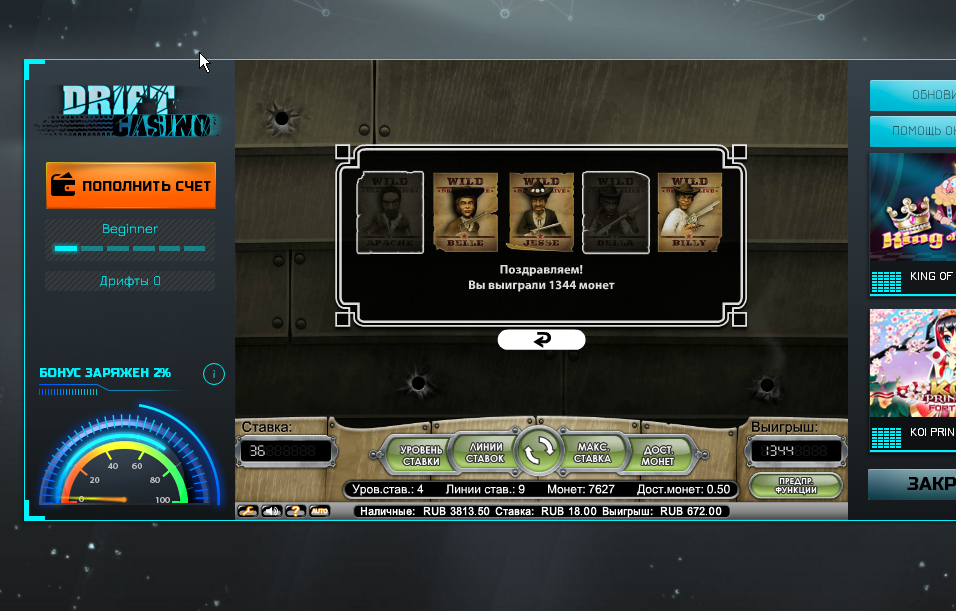Change the coin value with Дост. монет

(656, 455)
